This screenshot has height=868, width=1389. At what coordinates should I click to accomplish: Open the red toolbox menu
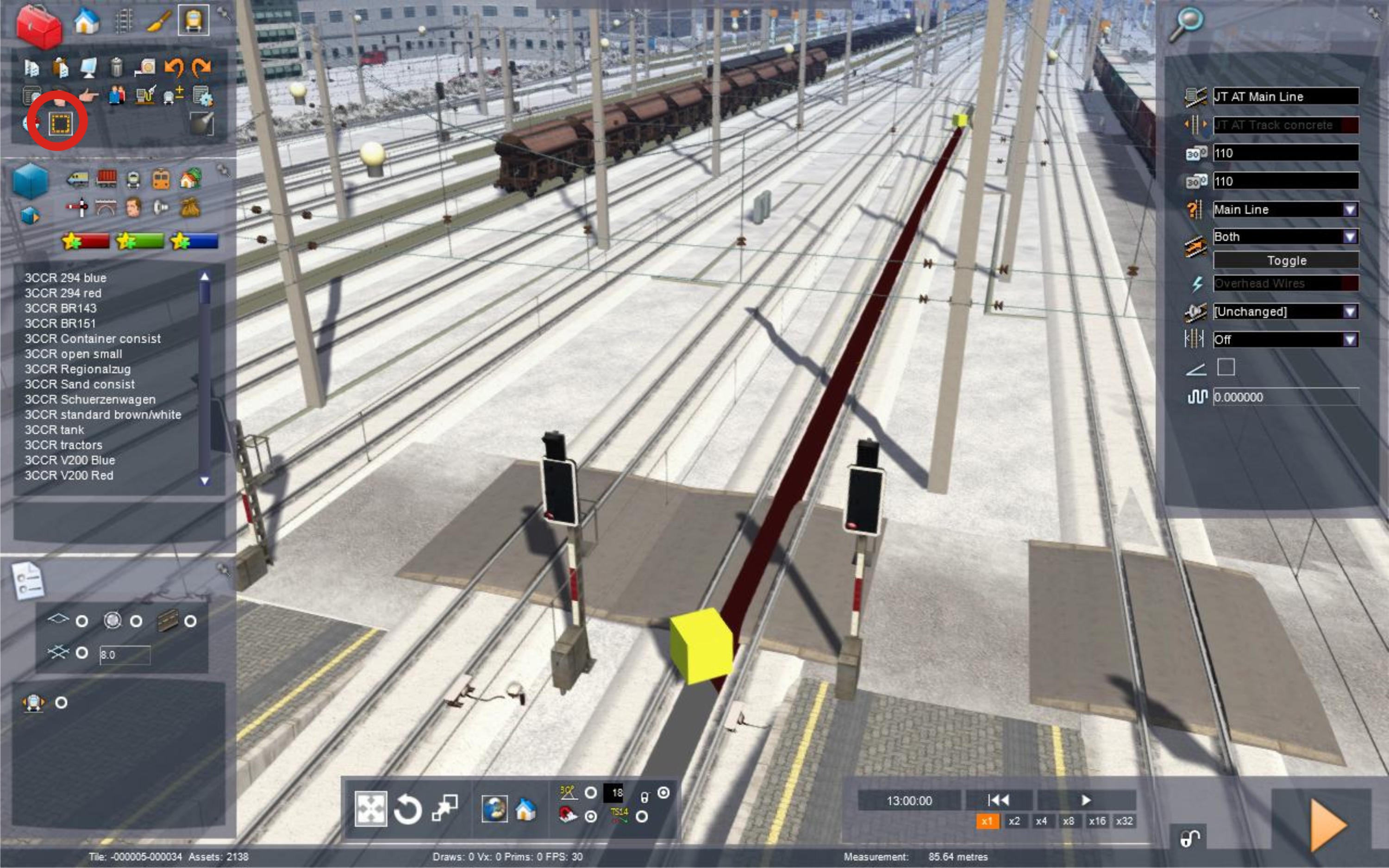pyautogui.click(x=38, y=26)
